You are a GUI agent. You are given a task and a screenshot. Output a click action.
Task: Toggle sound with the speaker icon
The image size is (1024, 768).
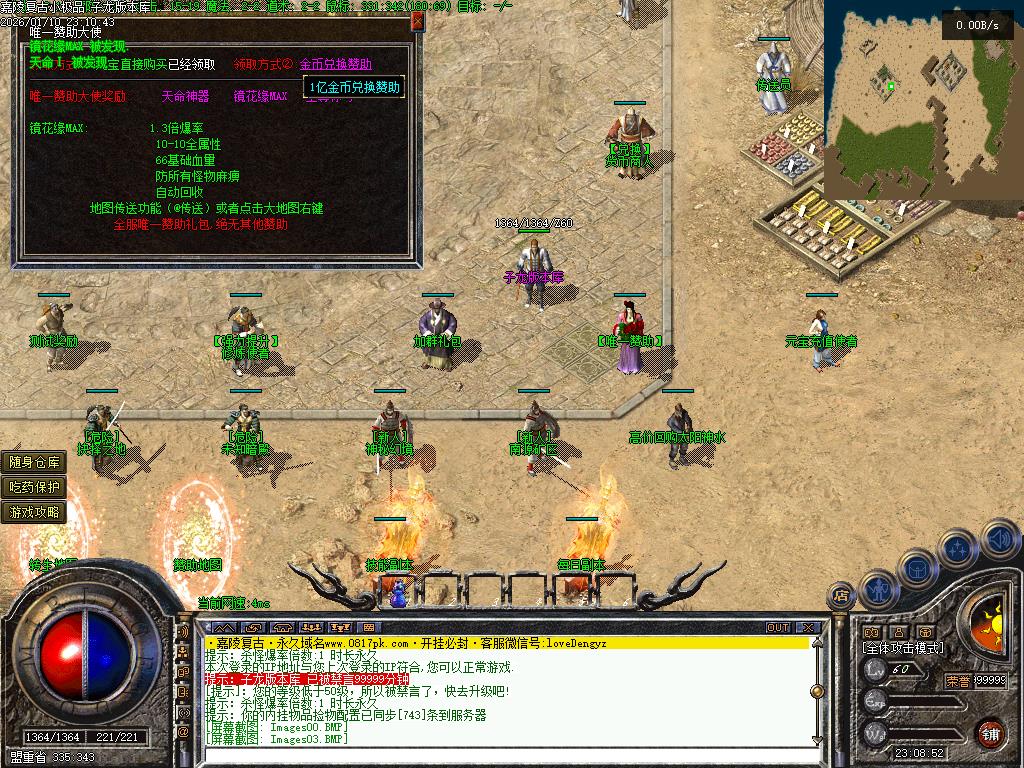point(999,540)
